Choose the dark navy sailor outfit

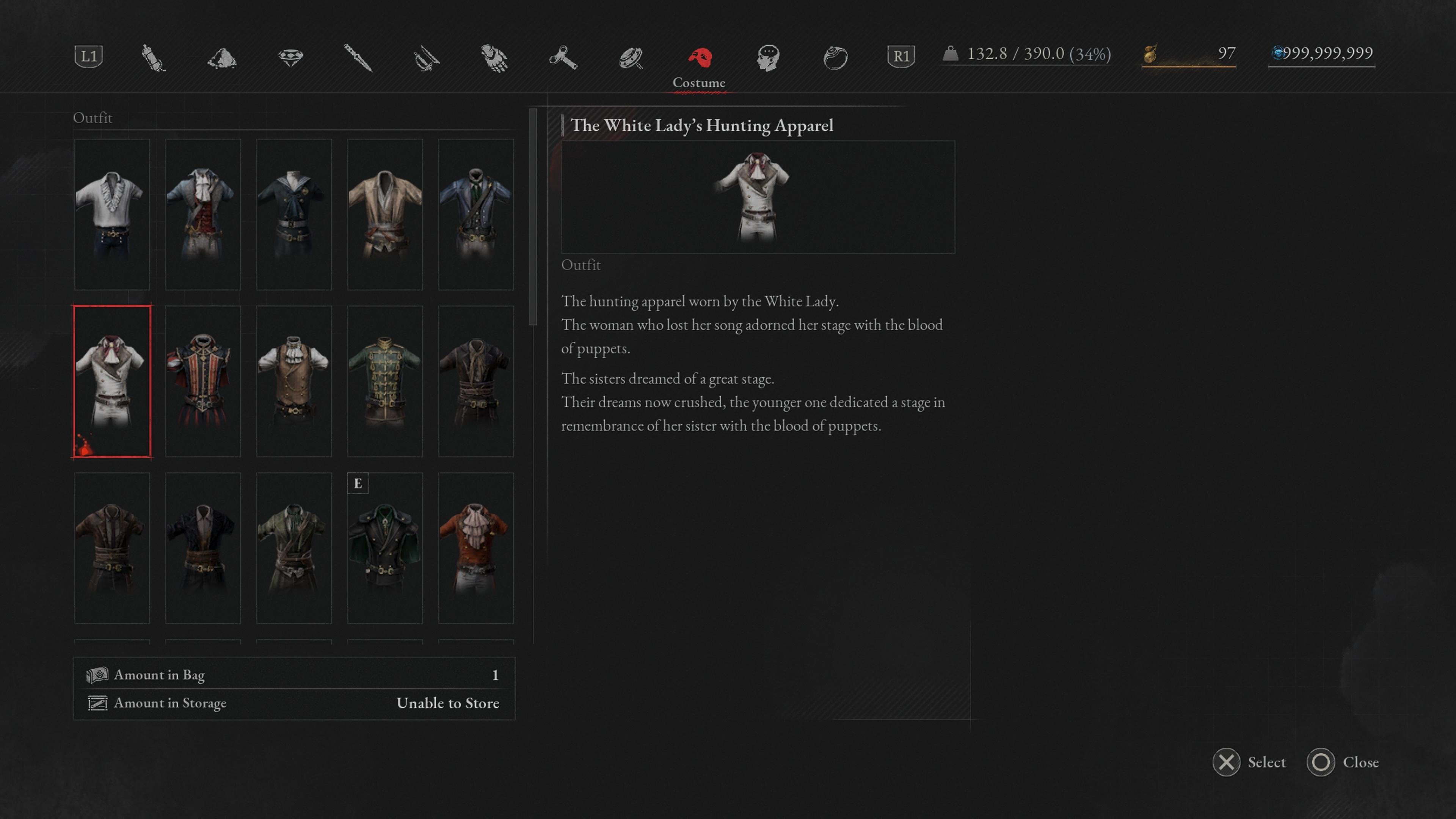[x=294, y=214]
